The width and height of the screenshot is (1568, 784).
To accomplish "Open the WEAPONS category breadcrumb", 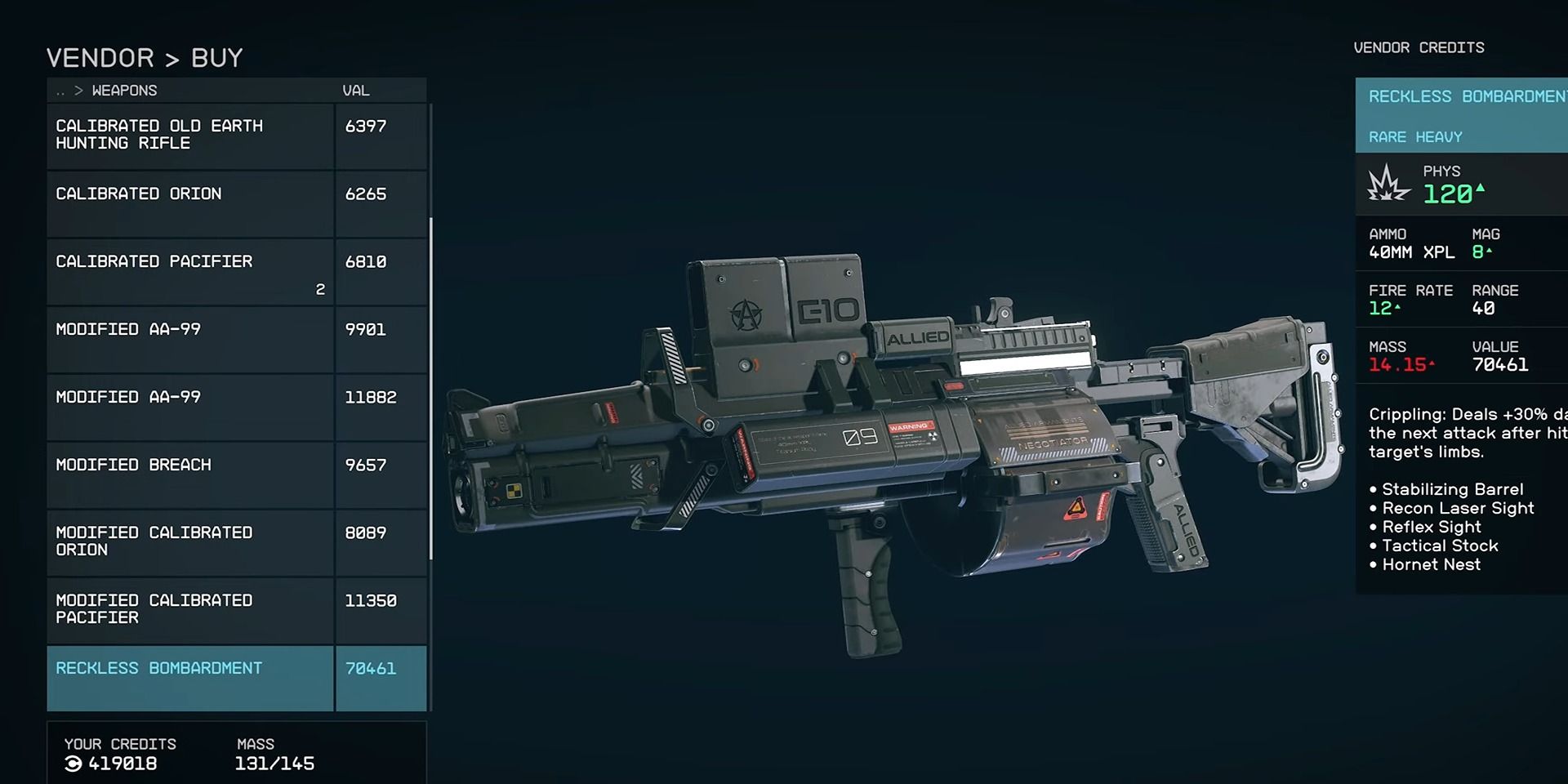I will (124, 91).
